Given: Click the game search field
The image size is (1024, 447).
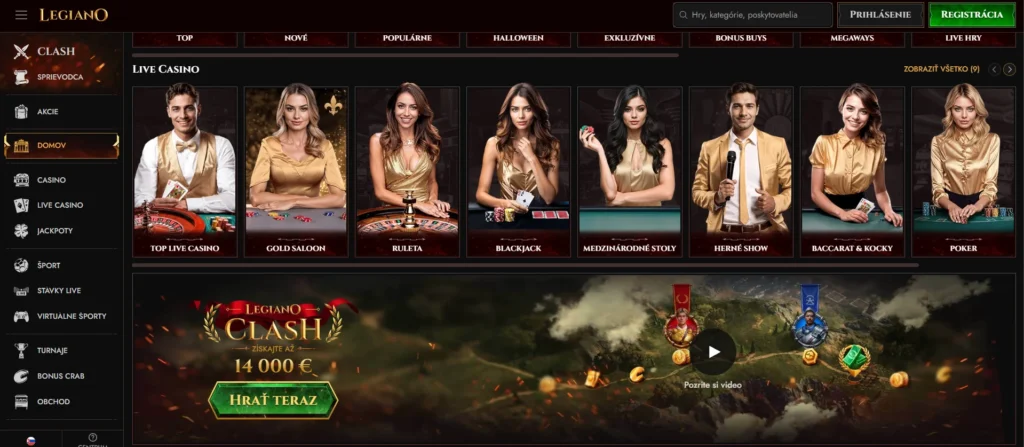Looking at the screenshot, I should (753, 15).
